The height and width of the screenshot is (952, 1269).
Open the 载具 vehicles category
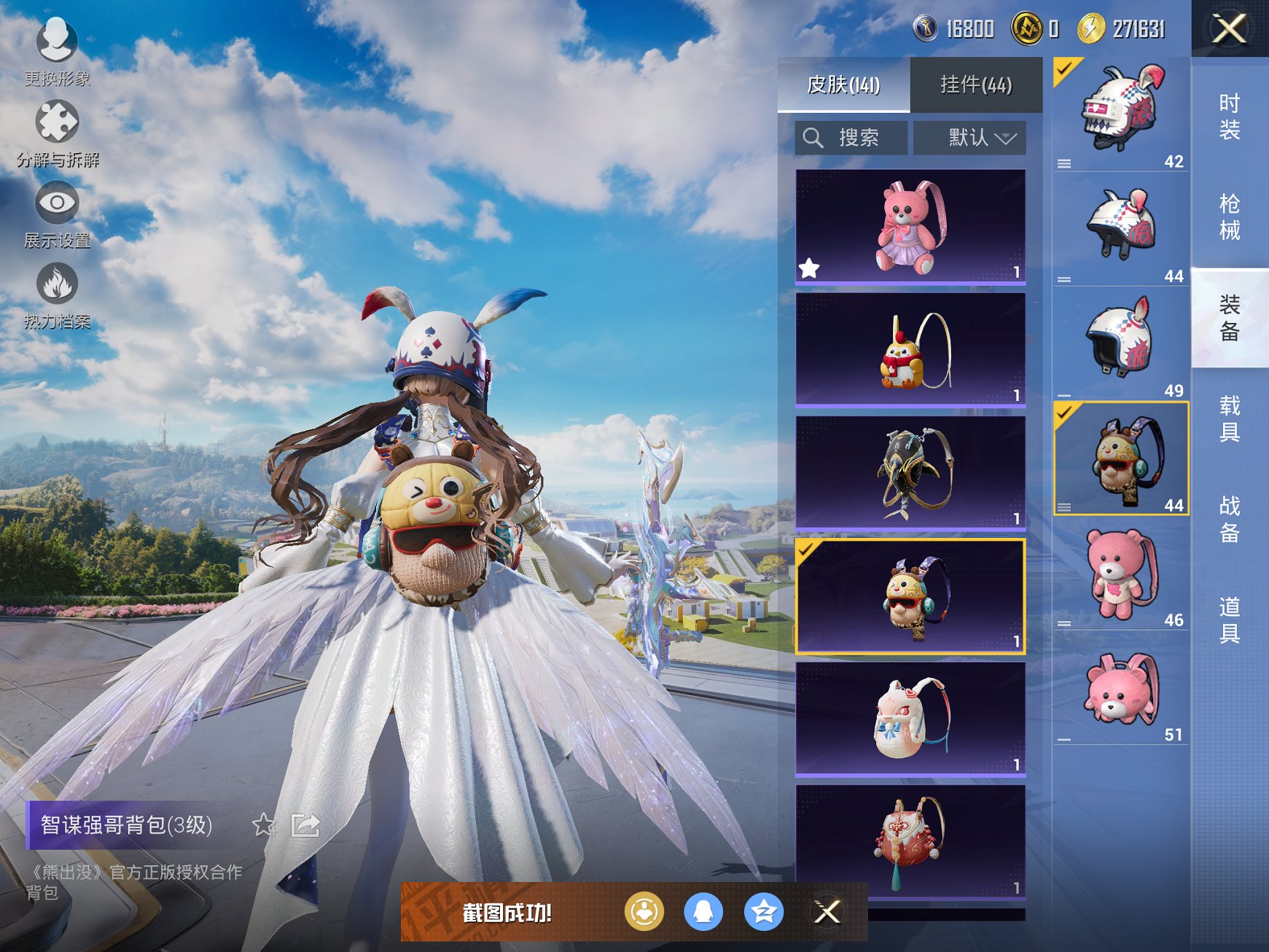1230,418
